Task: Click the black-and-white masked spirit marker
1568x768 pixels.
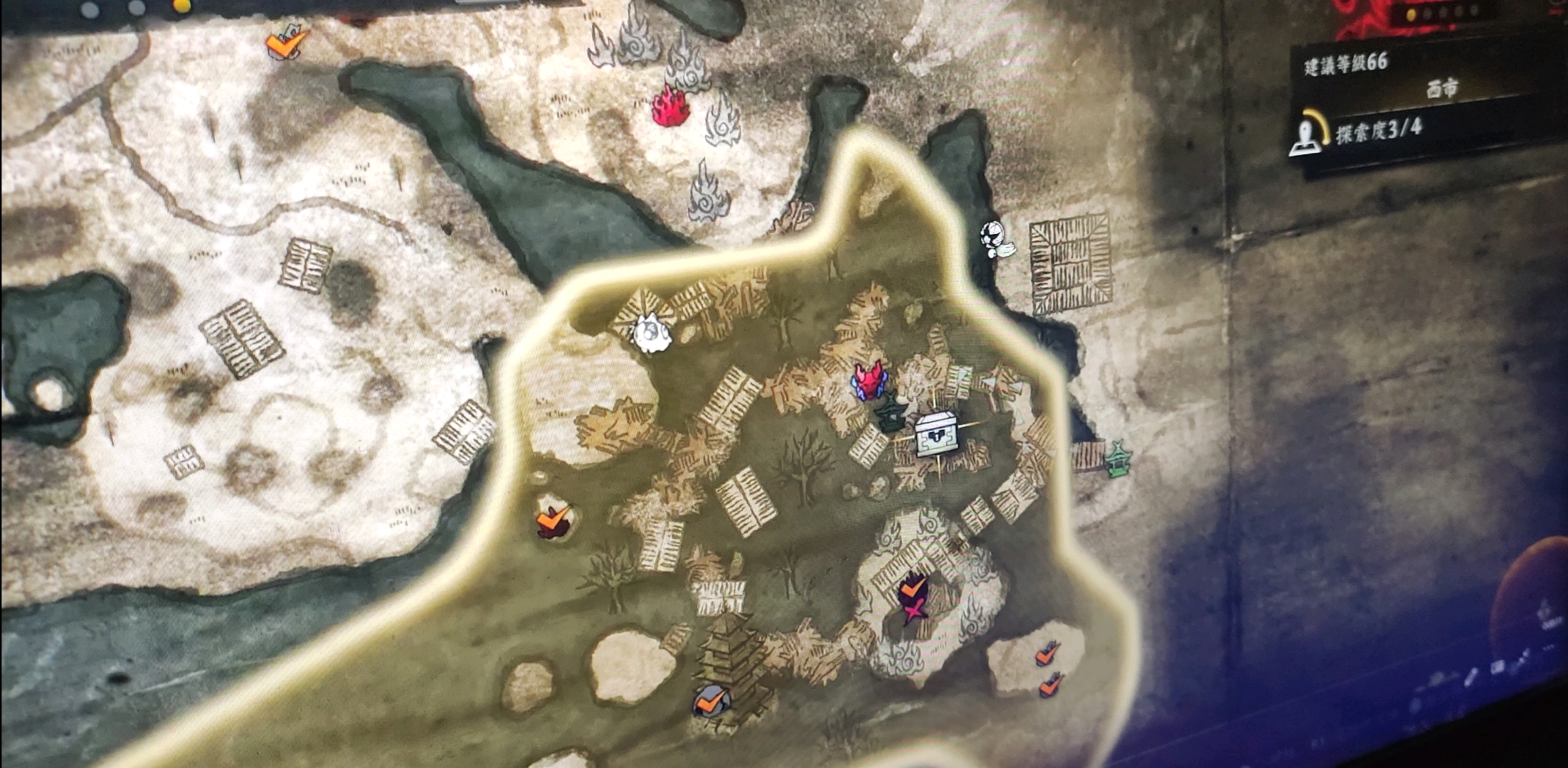Action: [x=994, y=239]
